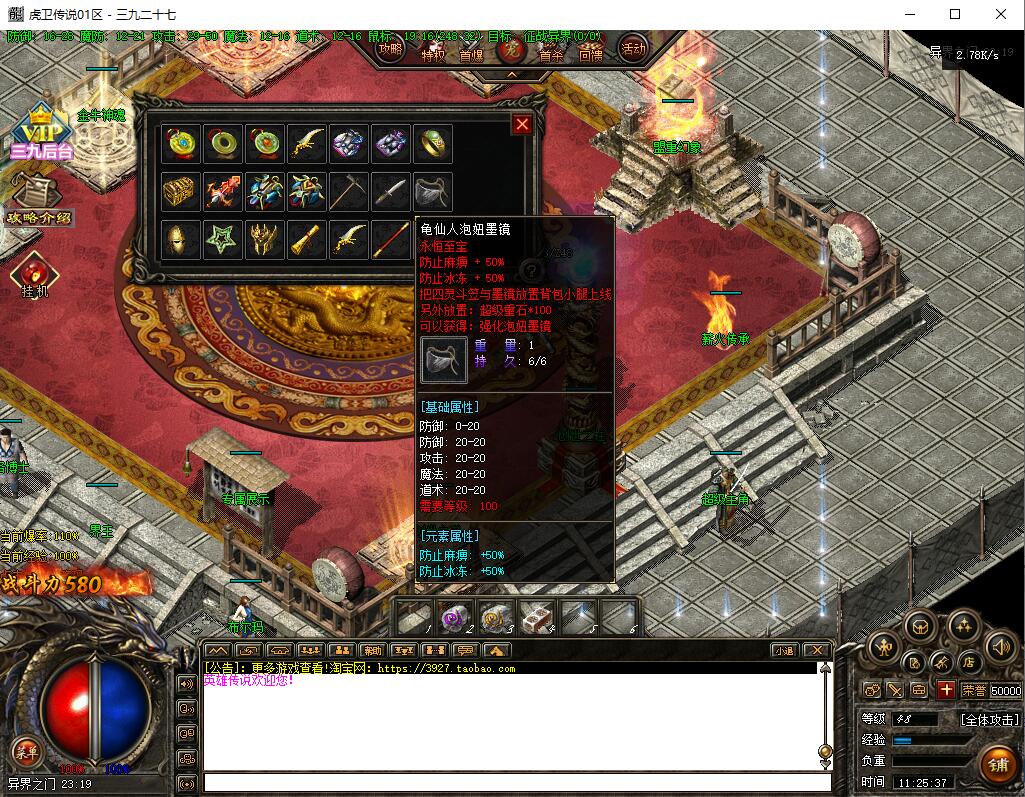Screen dimensions: 1025x797
Task: Open the 帮助 help button
Action: pos(373,650)
